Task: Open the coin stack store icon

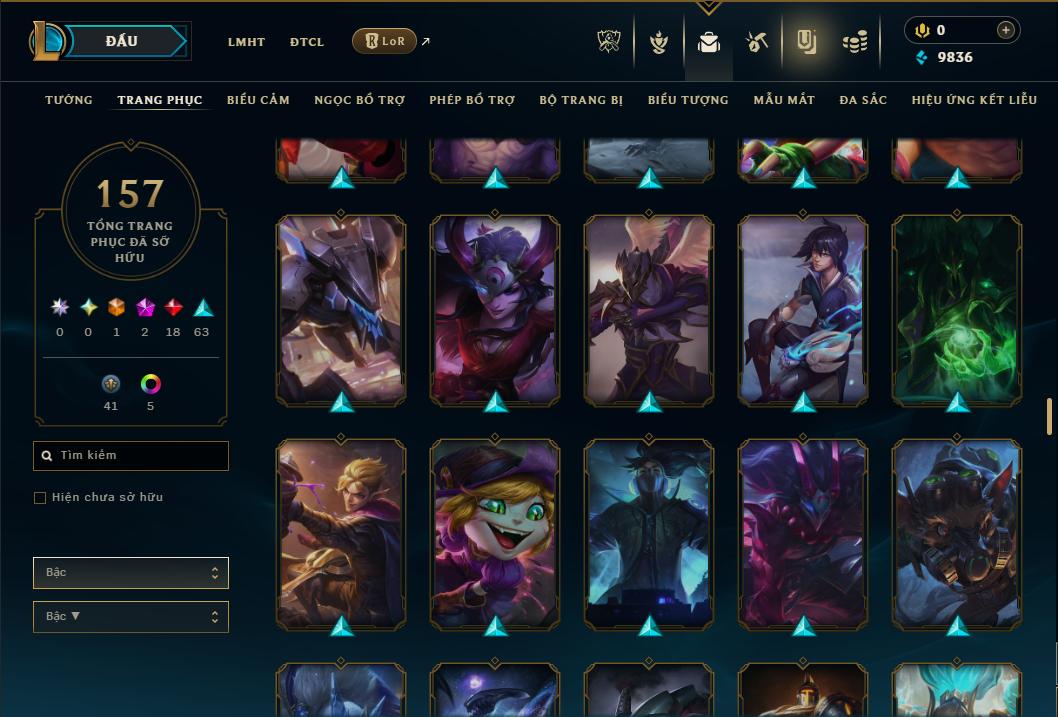Action: coord(854,42)
